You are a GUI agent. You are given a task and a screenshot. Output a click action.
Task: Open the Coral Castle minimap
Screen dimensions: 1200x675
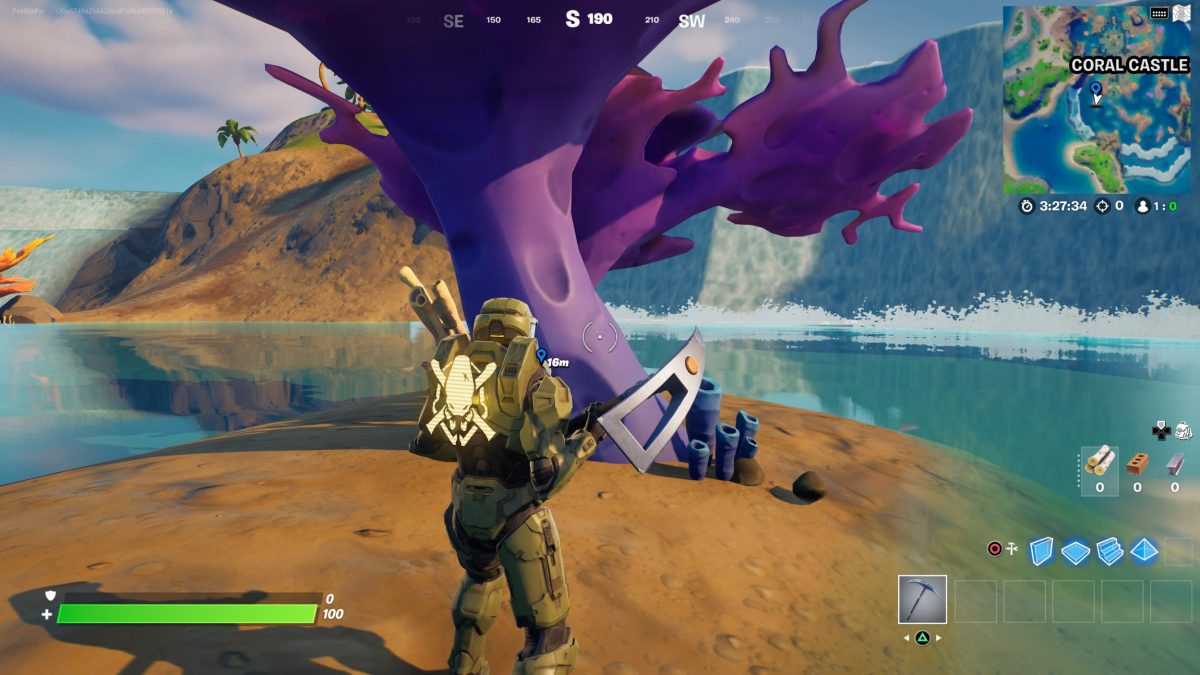coord(1096,100)
